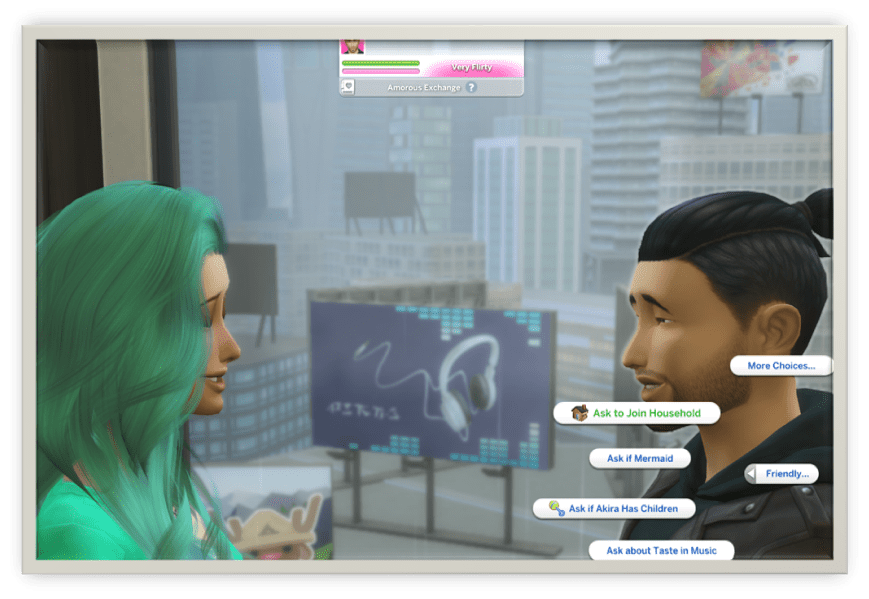The image size is (869, 599).
Task: Click the conversation icon beside Amorous Exchange
Action: [348, 87]
